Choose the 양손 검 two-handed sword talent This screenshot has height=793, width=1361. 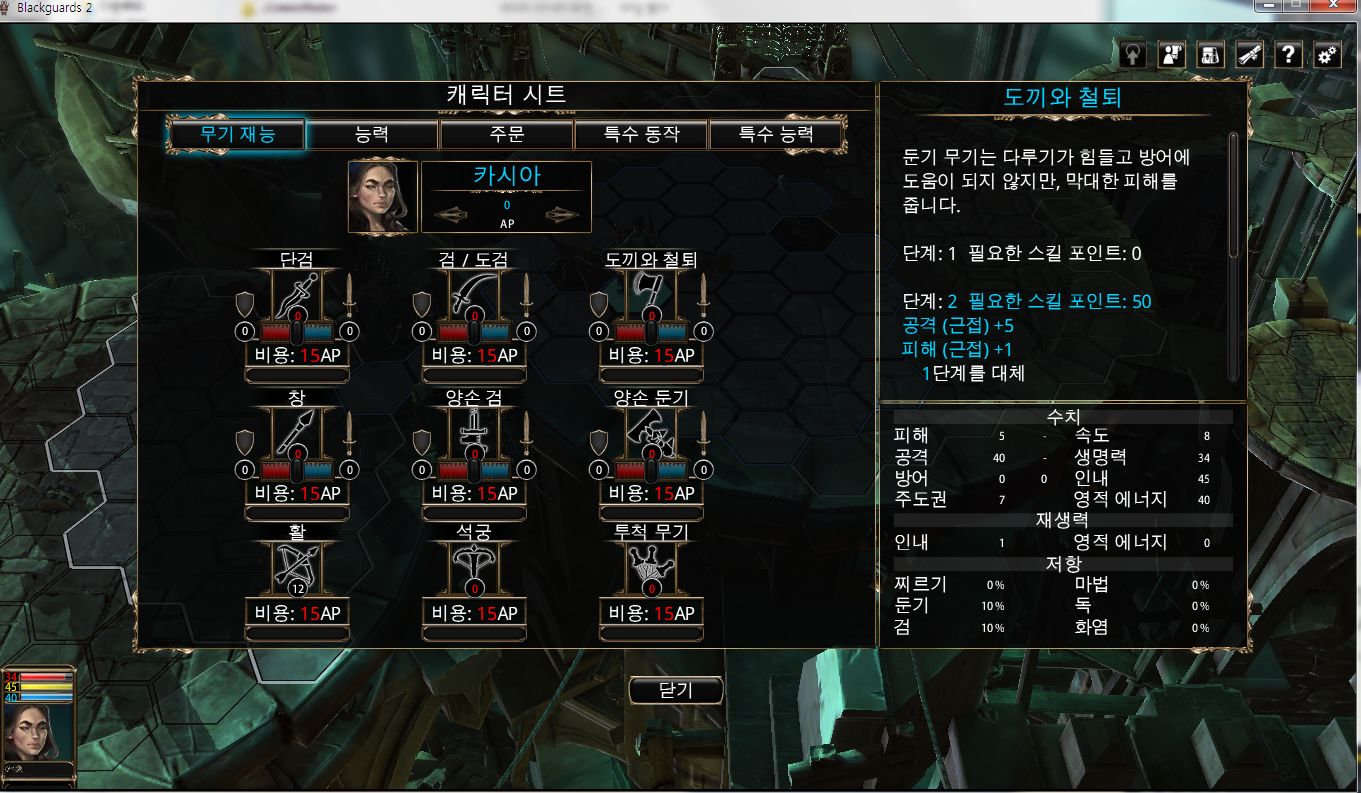(x=474, y=433)
